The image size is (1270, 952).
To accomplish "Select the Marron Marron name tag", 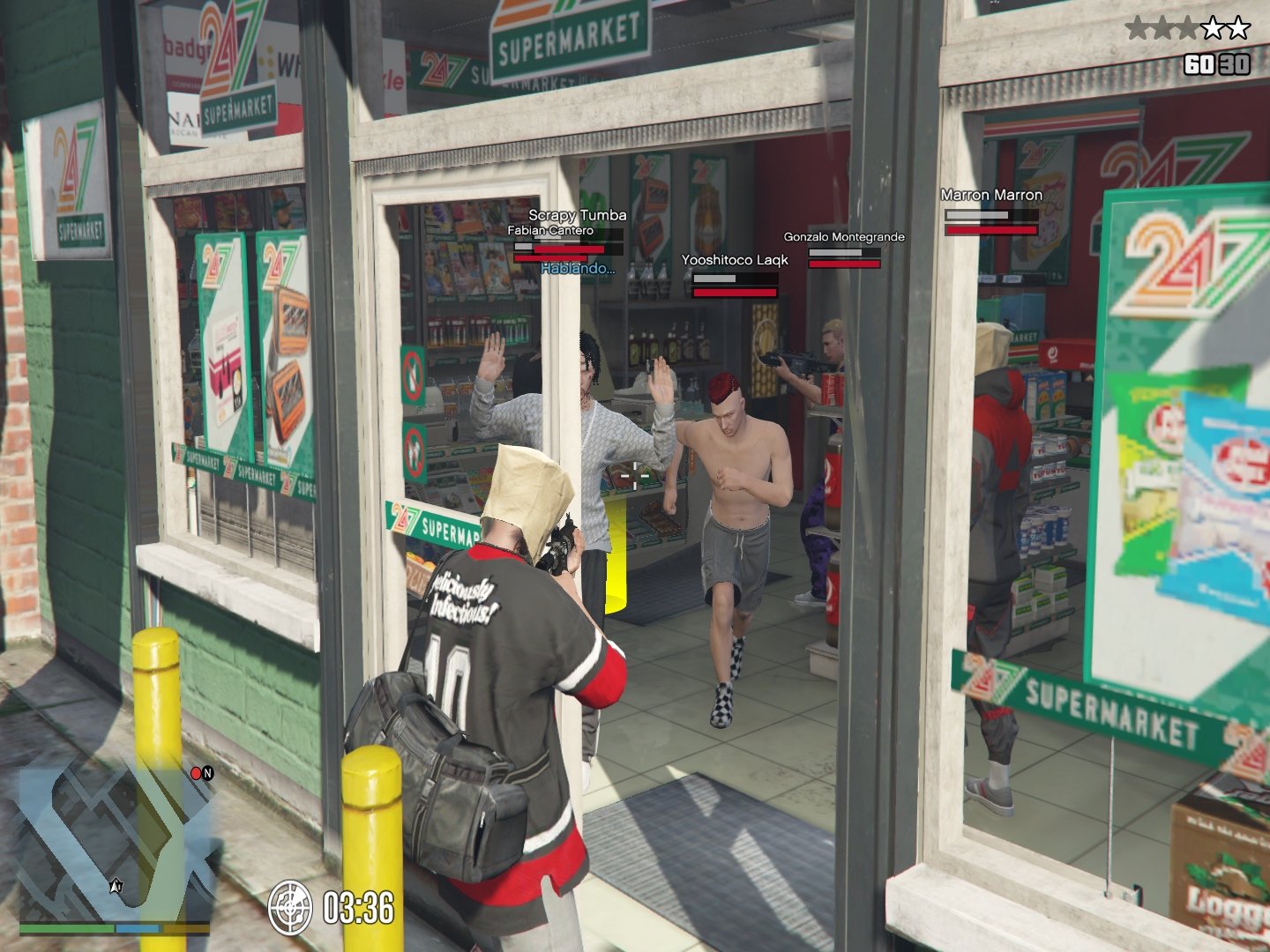I will pos(991,195).
